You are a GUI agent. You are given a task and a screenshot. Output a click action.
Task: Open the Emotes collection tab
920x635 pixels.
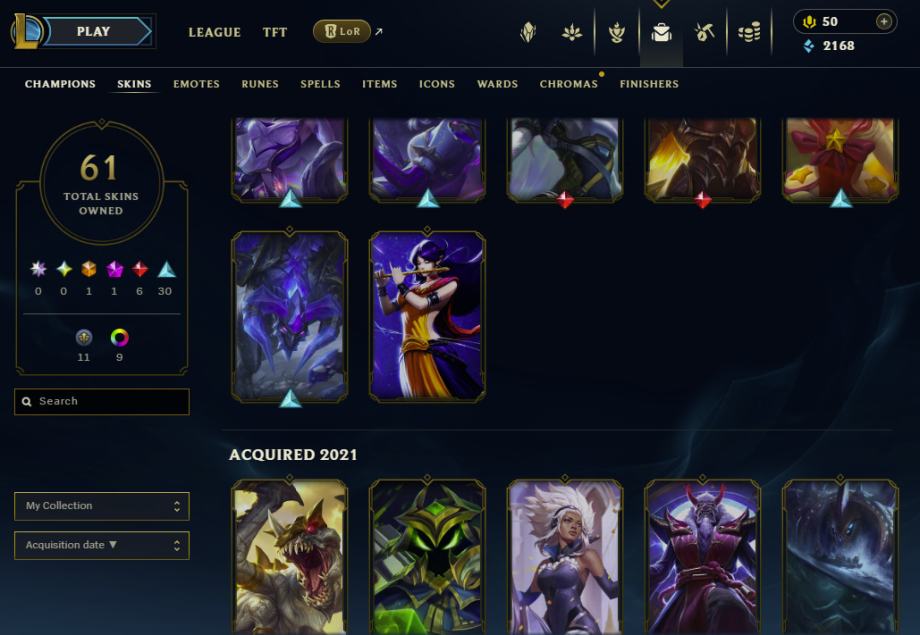point(196,84)
